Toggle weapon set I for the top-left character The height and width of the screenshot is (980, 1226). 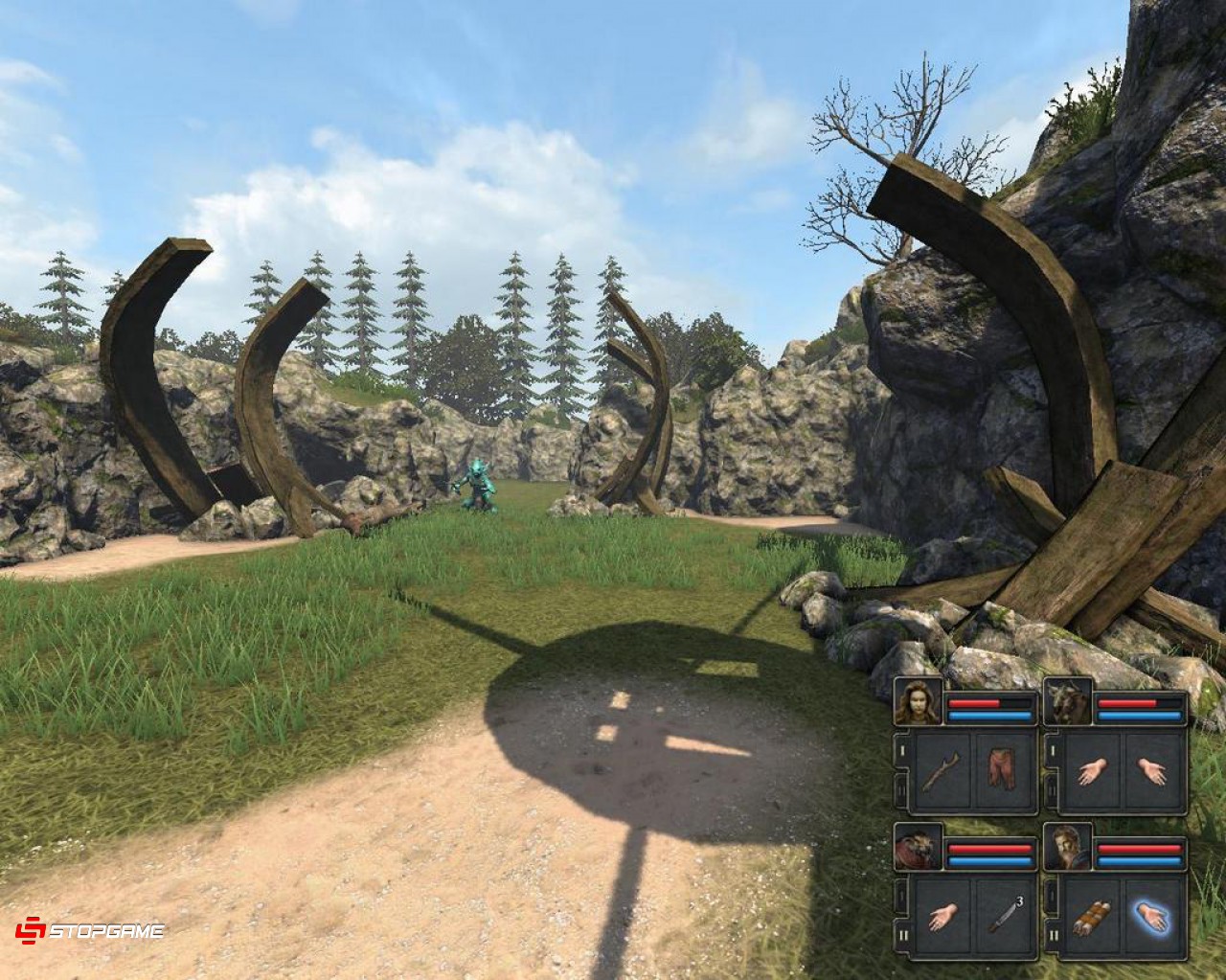click(x=903, y=751)
